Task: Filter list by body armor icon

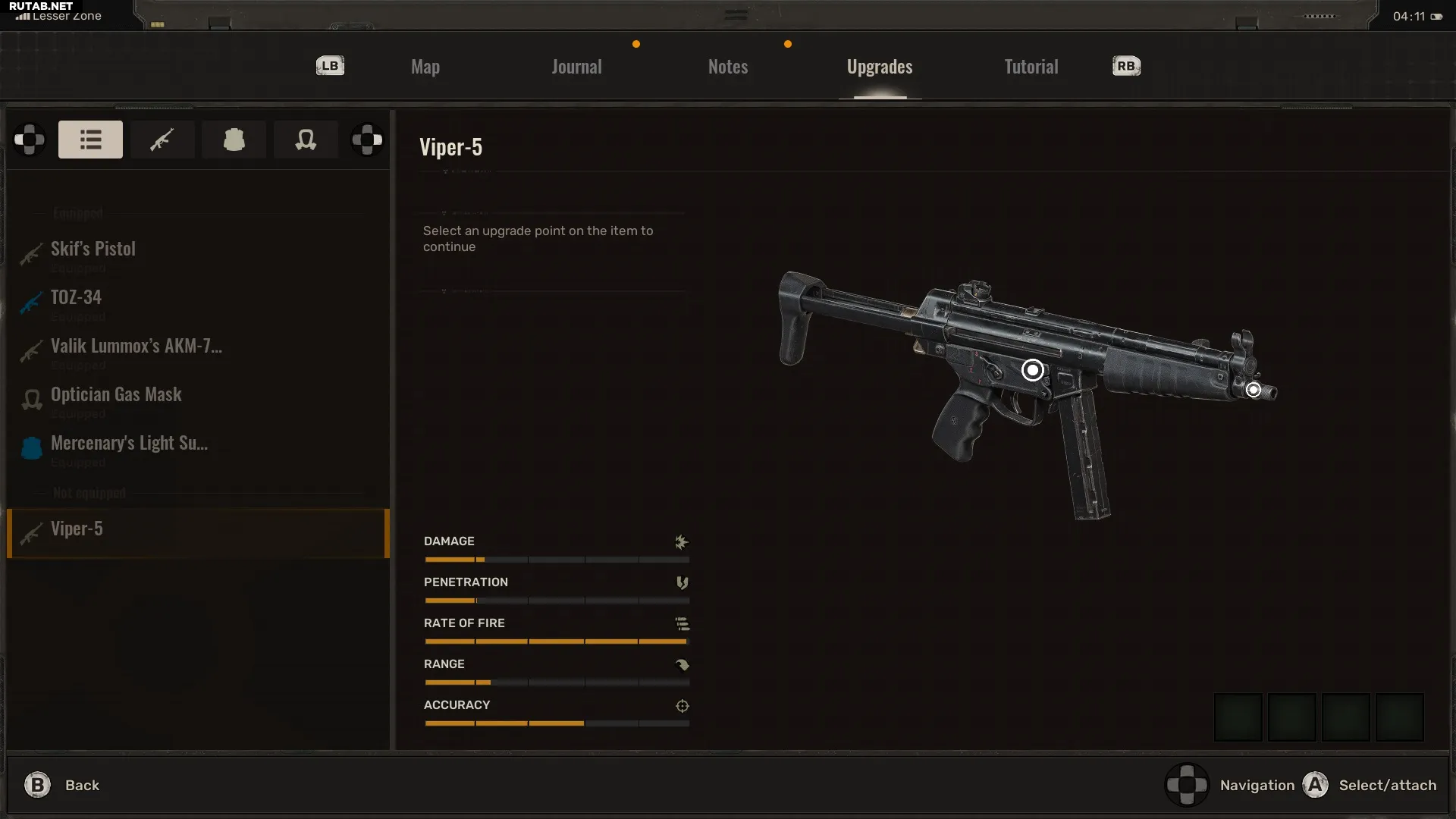Action: click(234, 140)
